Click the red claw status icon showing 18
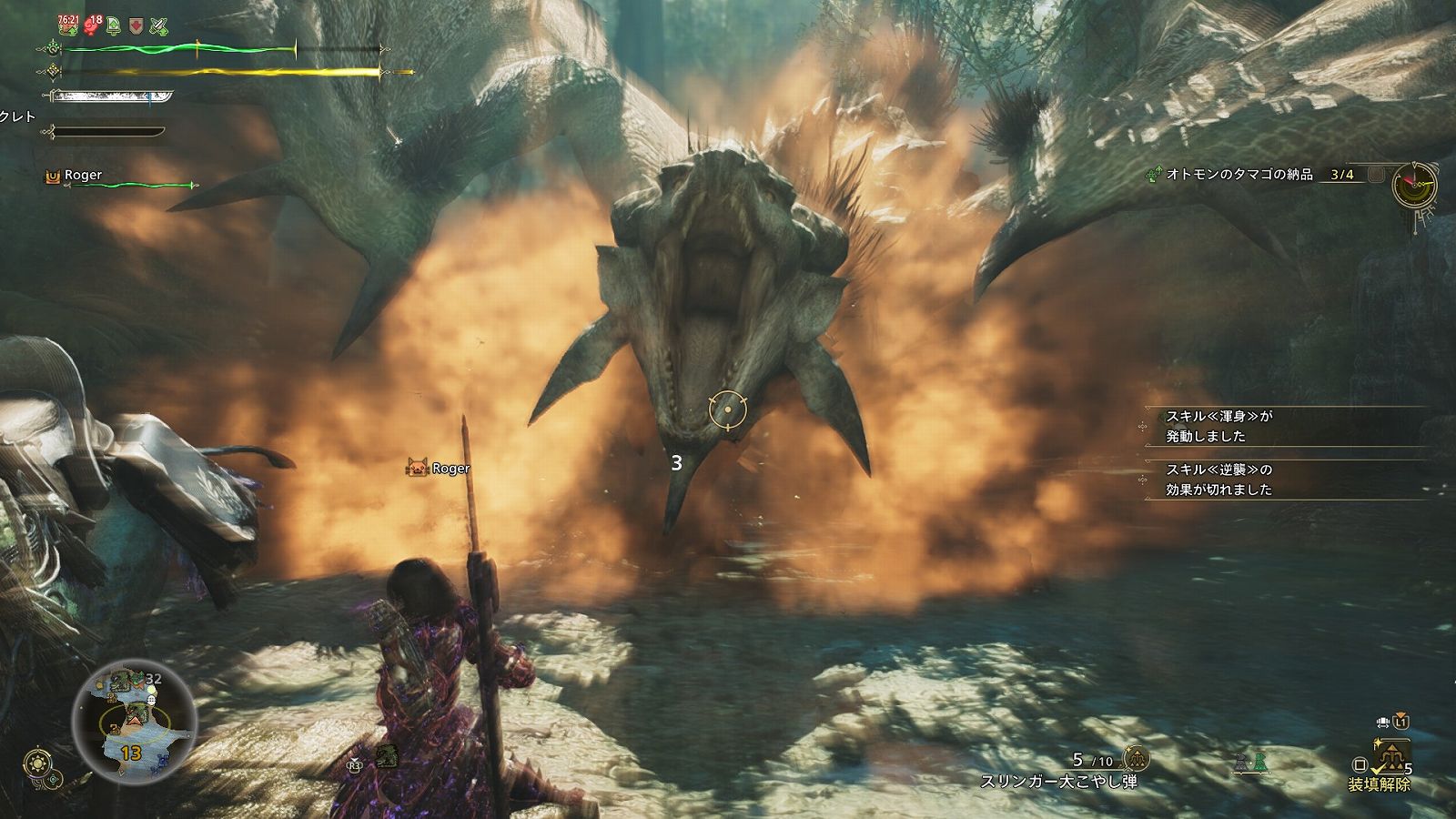The width and height of the screenshot is (1456, 819). pyautogui.click(x=92, y=25)
